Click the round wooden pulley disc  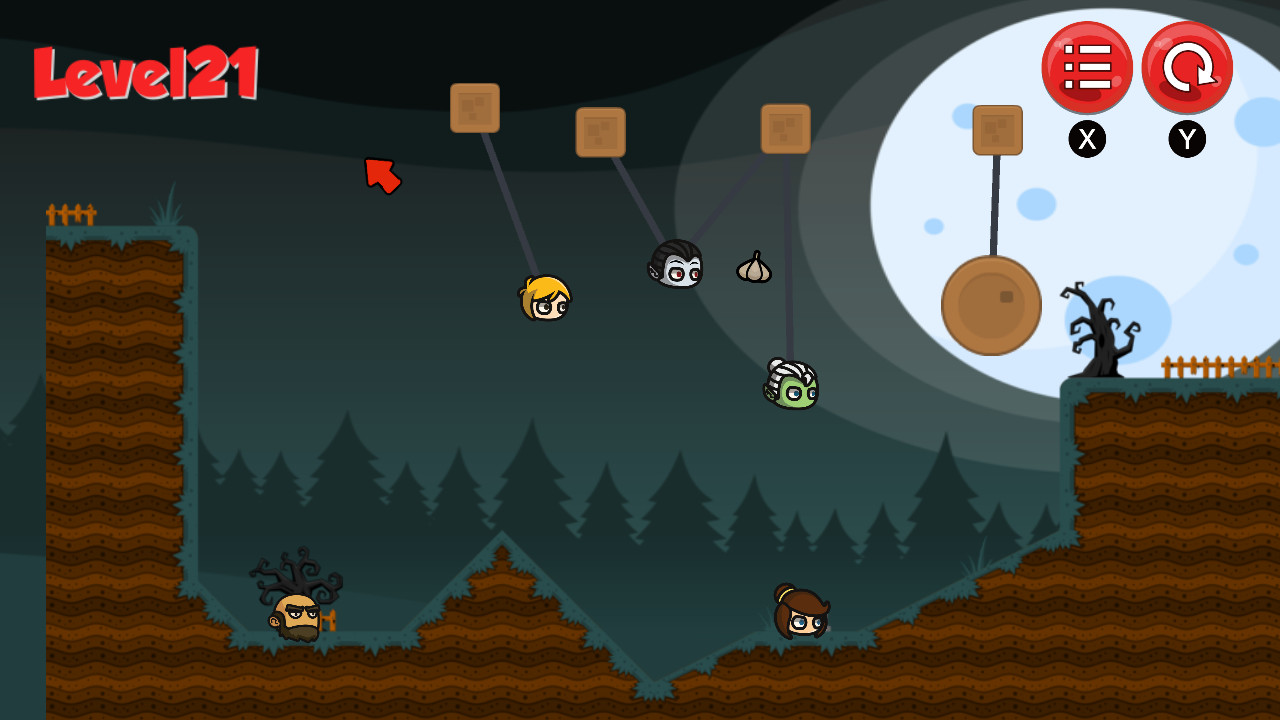click(991, 306)
